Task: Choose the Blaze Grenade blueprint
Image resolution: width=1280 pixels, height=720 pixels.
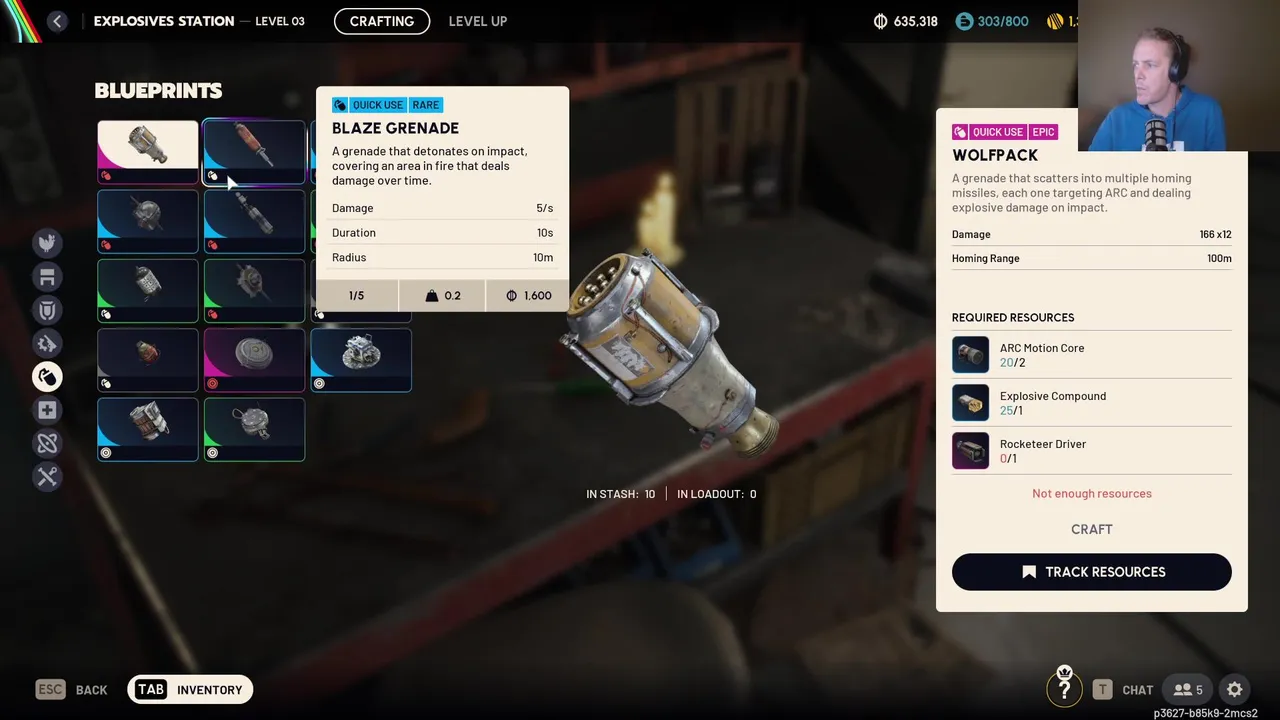Action: [x=254, y=151]
